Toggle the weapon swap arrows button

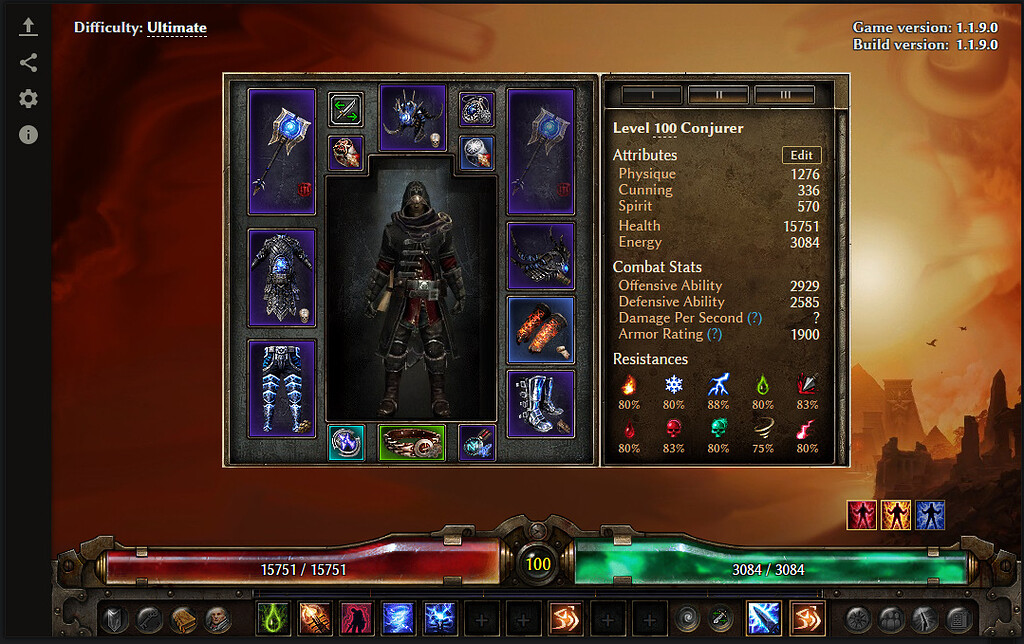[346, 109]
